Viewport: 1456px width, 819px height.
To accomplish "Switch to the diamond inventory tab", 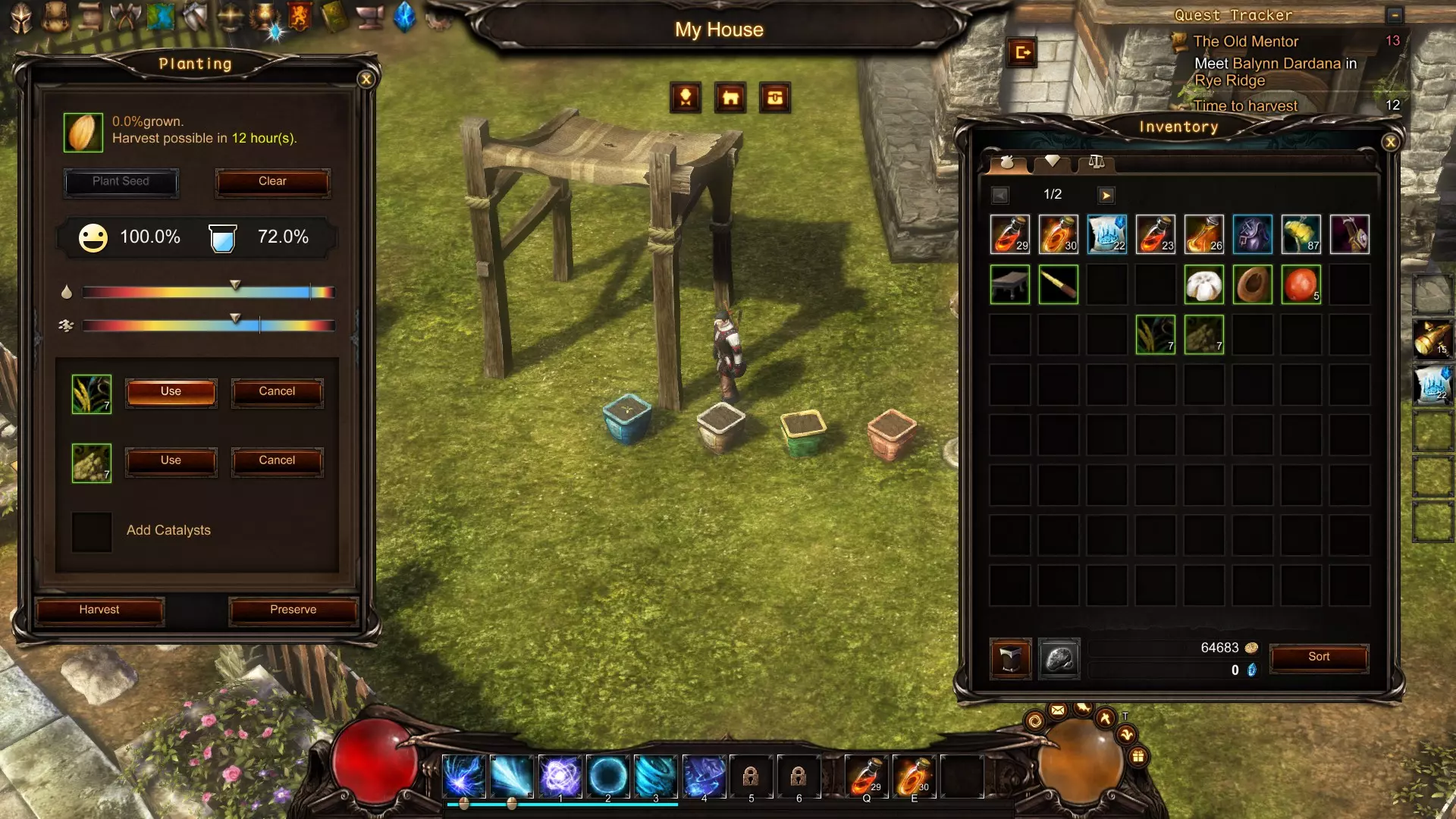I will [1052, 161].
